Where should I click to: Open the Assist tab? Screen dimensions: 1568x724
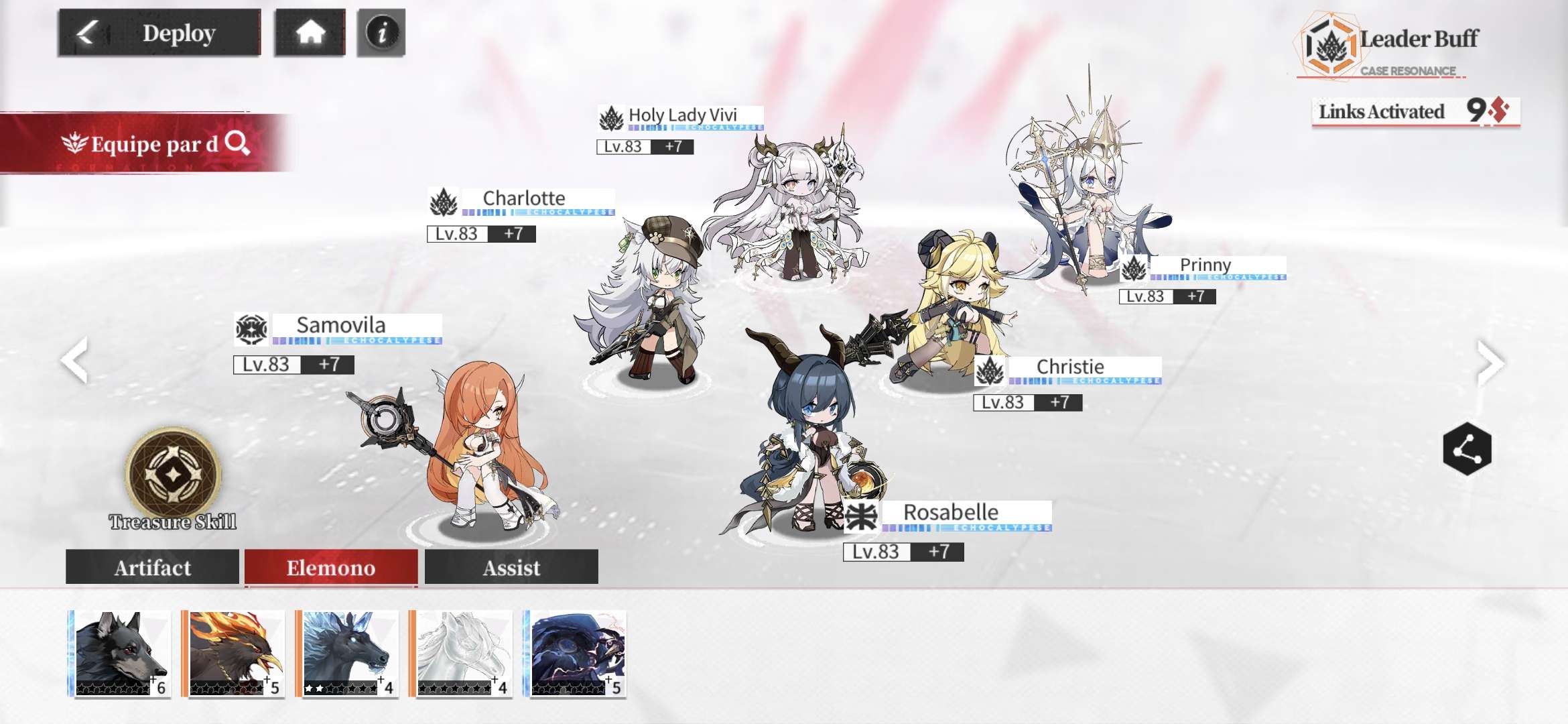tap(511, 567)
